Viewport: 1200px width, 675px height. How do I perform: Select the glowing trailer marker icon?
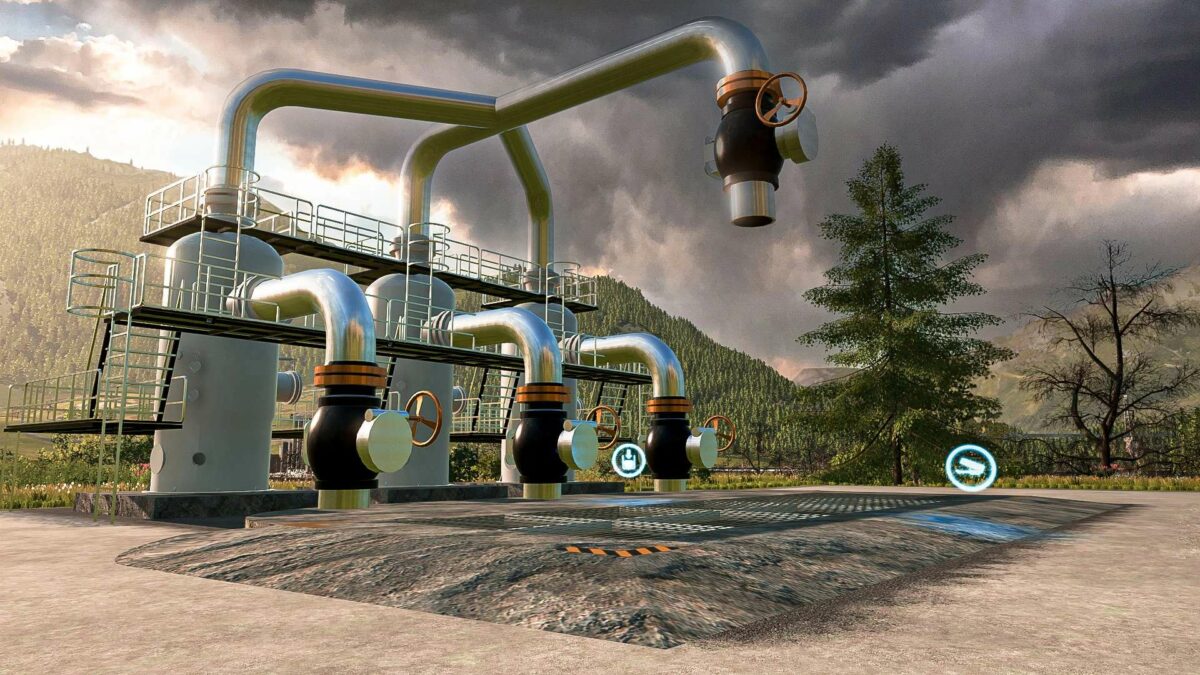point(970,467)
